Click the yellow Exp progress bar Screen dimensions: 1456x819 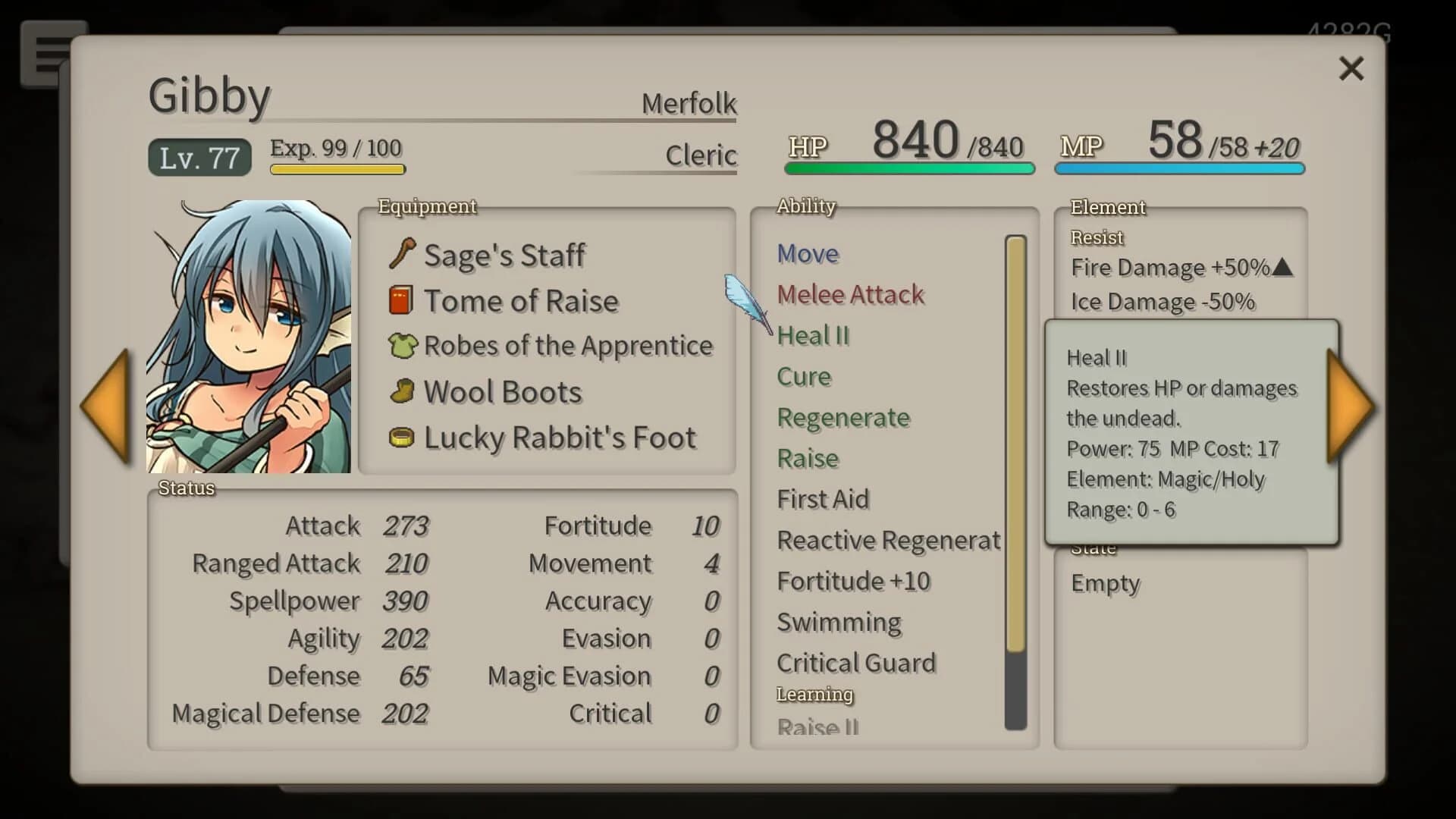coord(337,171)
